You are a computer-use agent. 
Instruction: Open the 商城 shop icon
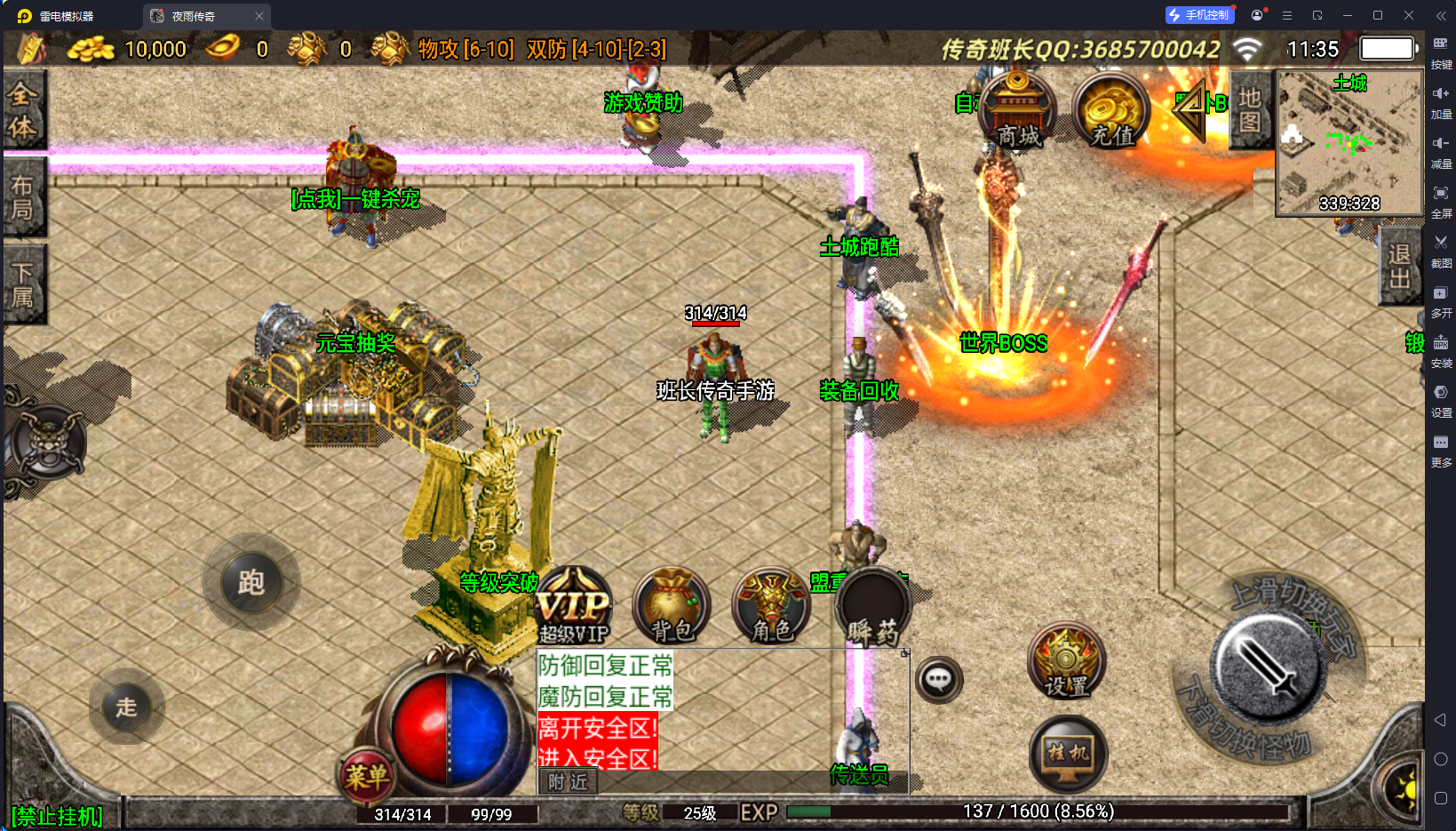1017,111
